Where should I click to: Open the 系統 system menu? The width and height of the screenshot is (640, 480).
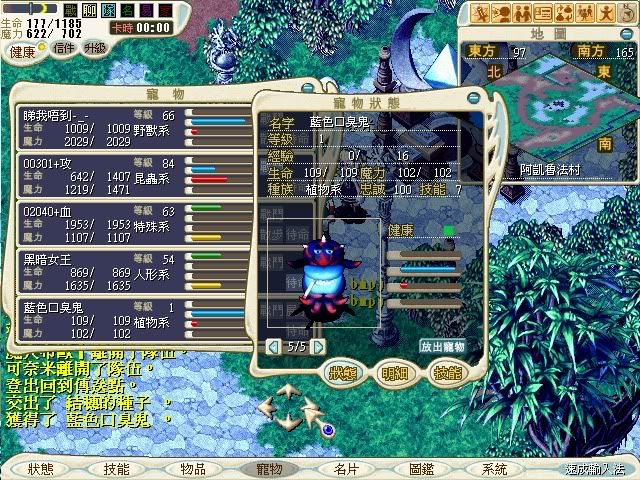point(494,468)
